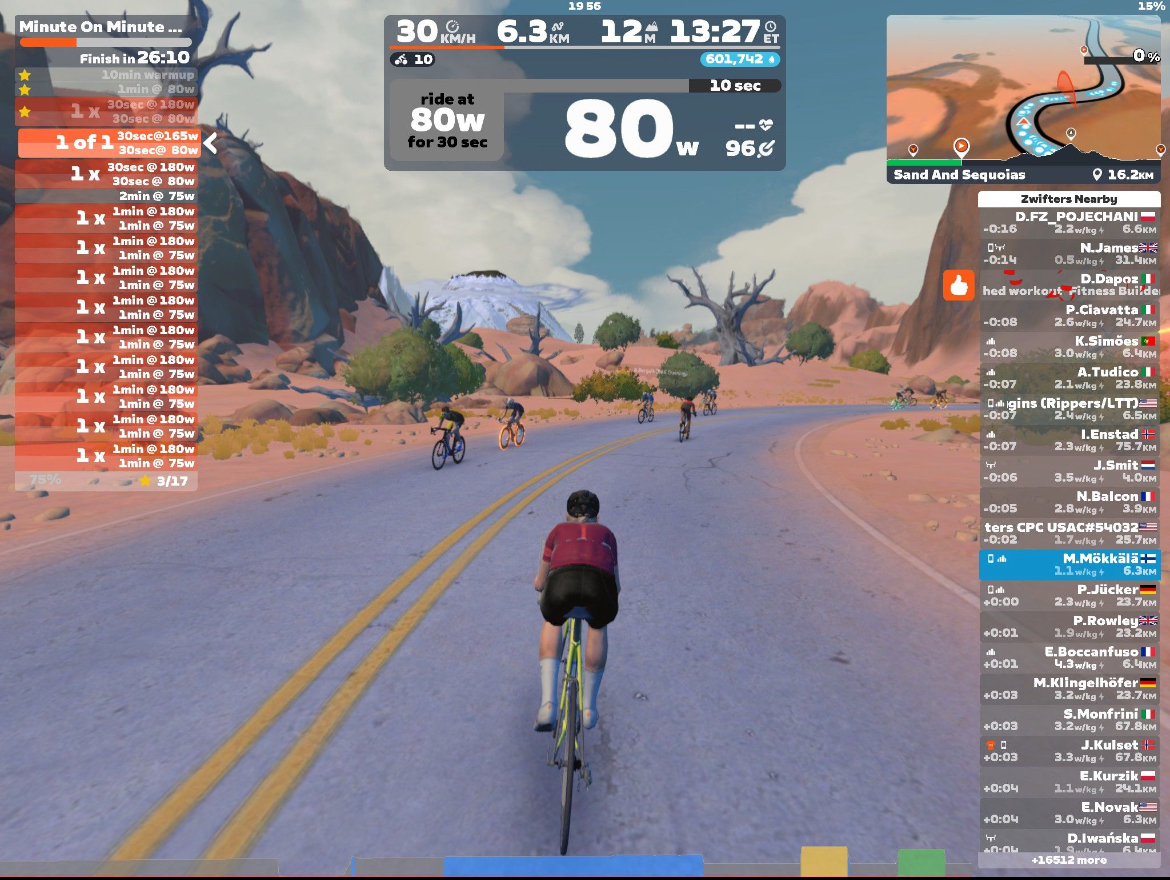Pick A.Tudico from Zwifters Nearby
Screen dimensions: 1170x880
point(1069,378)
